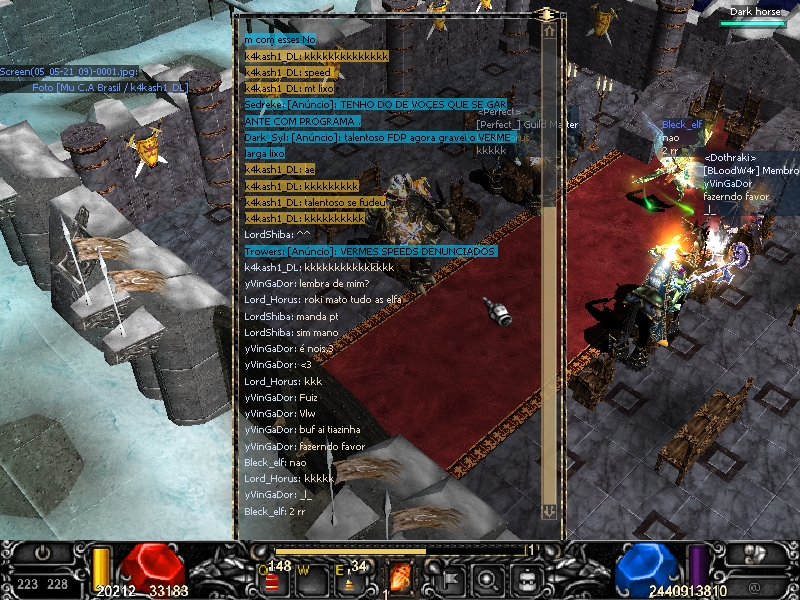800x600 pixels.
Task: Select the Dark horse pet status panel
Action: click(x=755, y=16)
